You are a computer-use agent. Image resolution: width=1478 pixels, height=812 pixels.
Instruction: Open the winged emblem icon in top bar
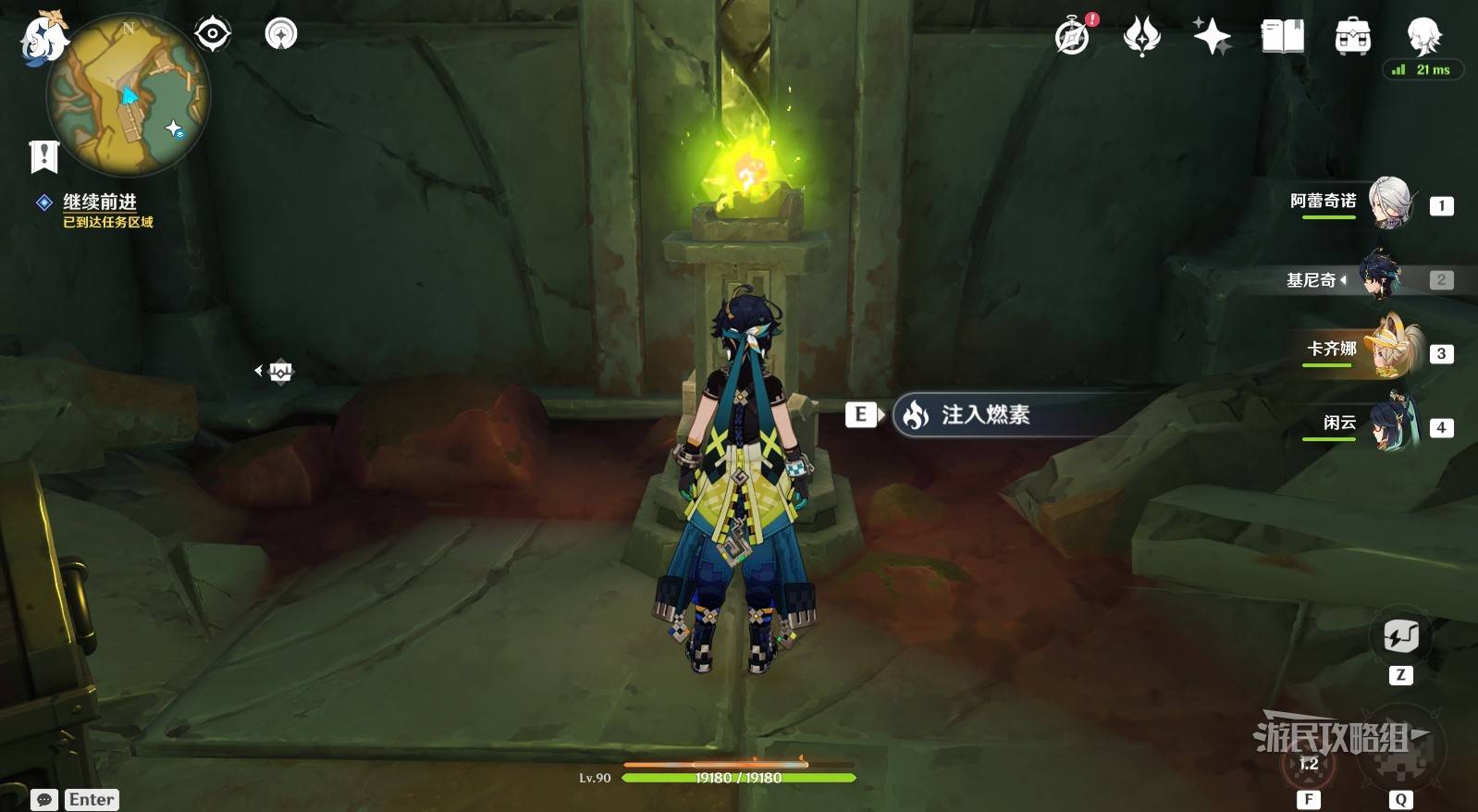[x=1142, y=37]
